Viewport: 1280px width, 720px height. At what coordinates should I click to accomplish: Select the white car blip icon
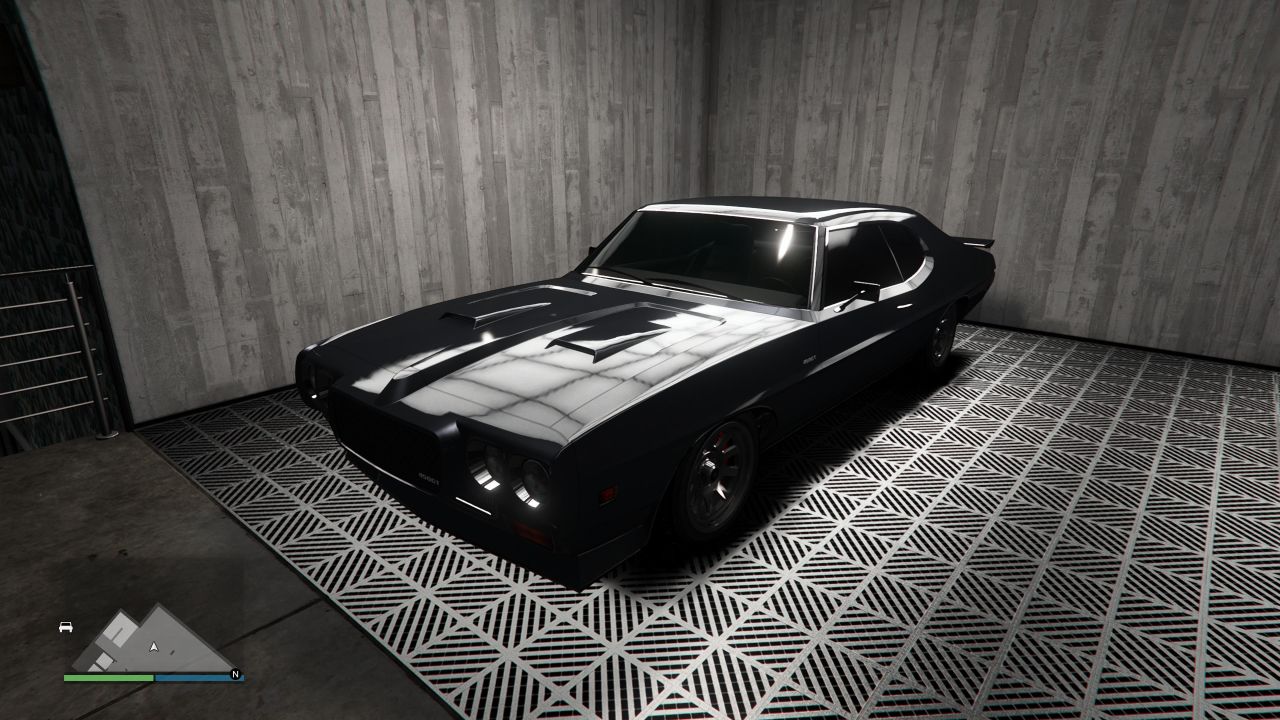pos(66,627)
